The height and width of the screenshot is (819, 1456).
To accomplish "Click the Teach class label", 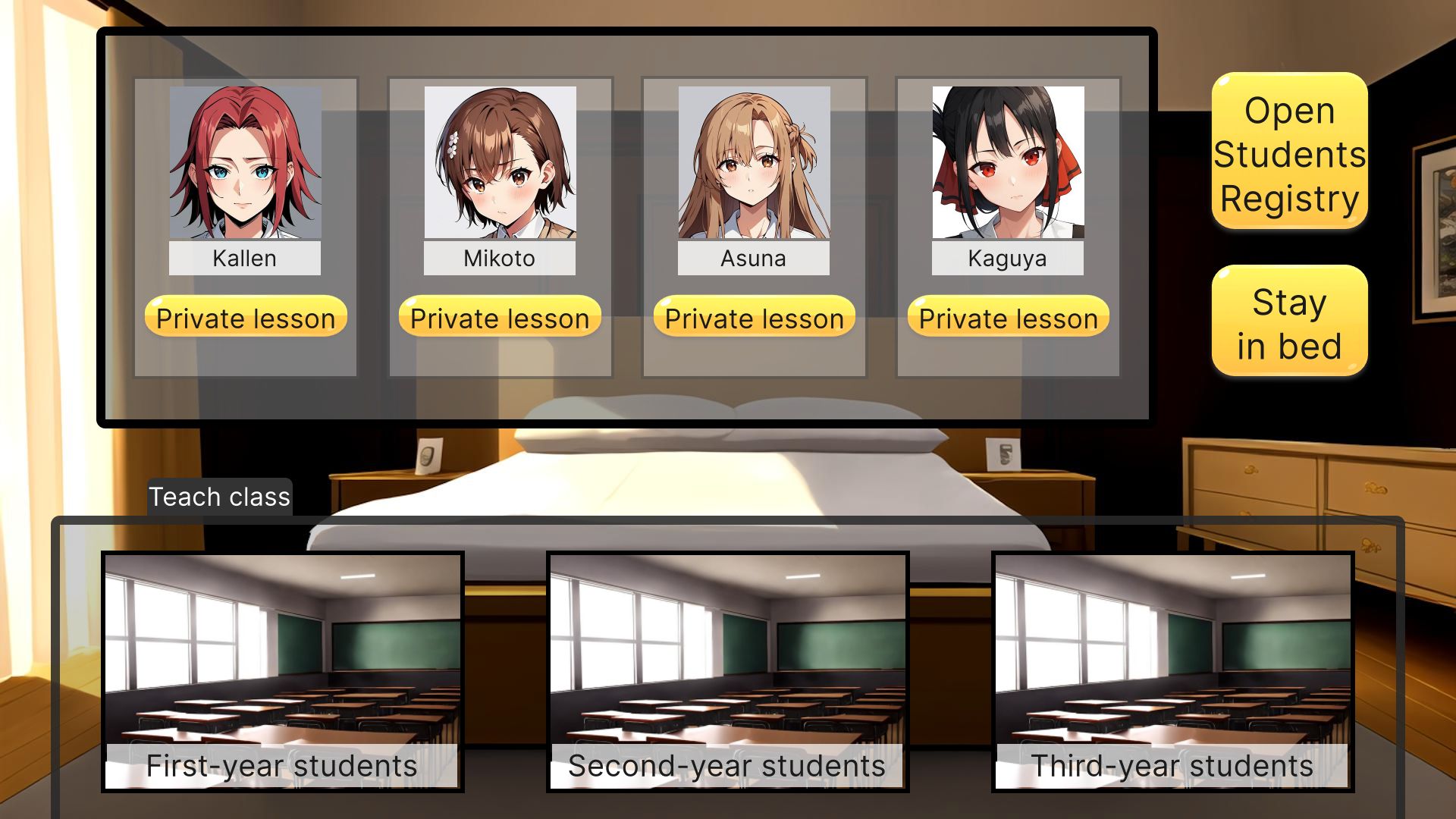I will tap(219, 497).
